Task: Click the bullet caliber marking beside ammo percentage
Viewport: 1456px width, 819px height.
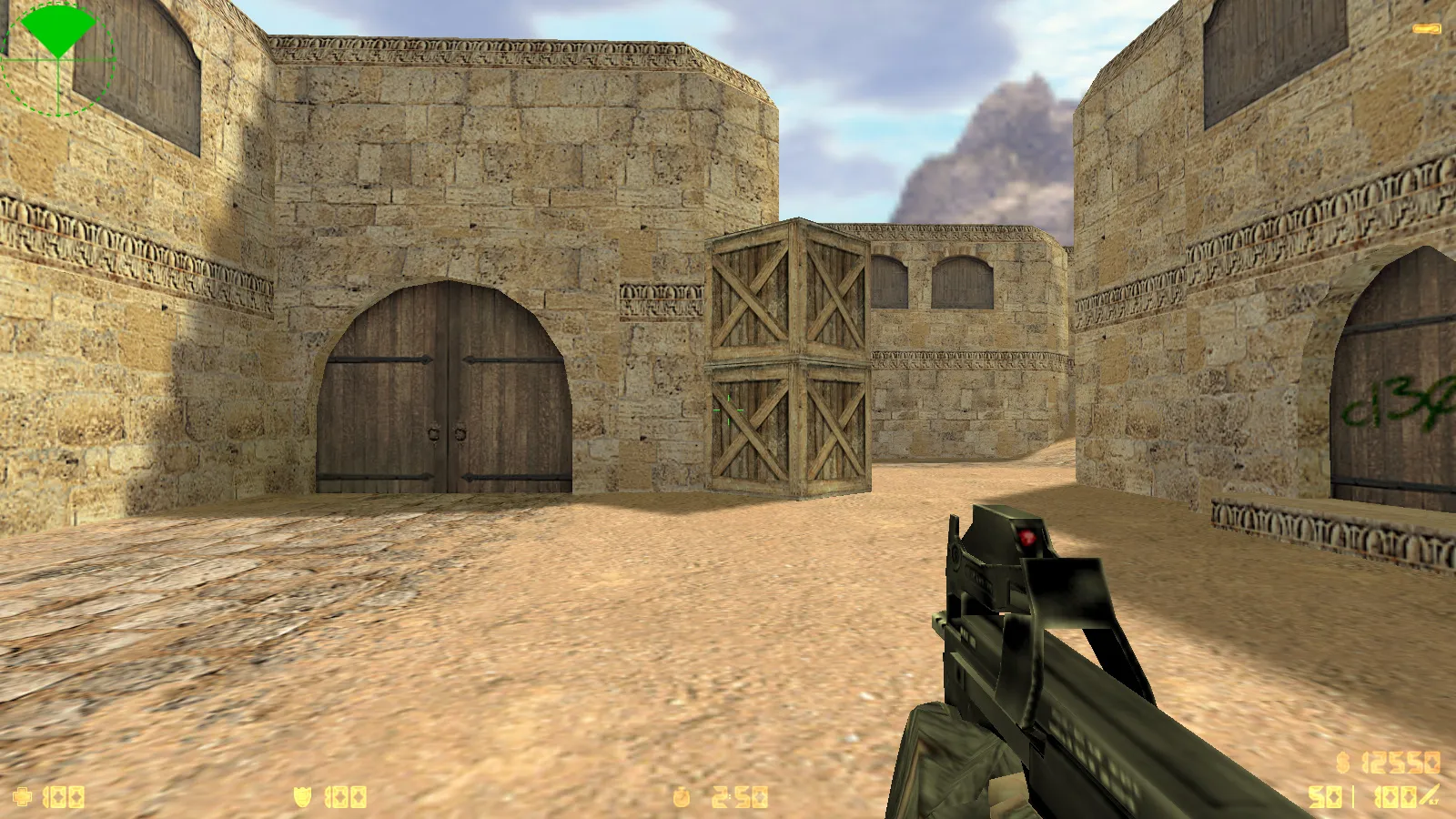Action: coord(1436,802)
